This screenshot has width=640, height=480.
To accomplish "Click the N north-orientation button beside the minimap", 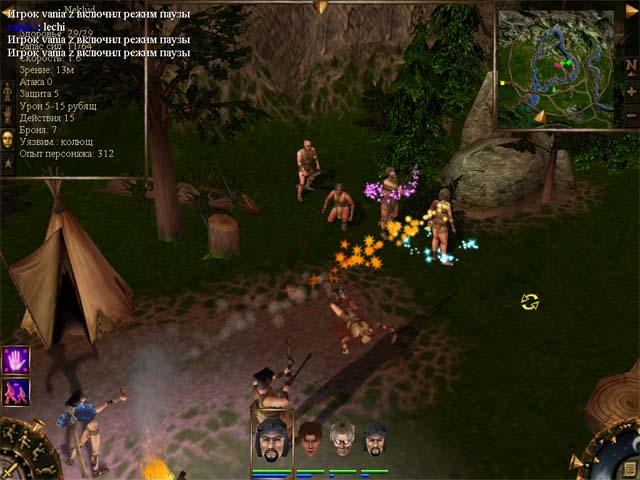I will pyautogui.click(x=631, y=66).
